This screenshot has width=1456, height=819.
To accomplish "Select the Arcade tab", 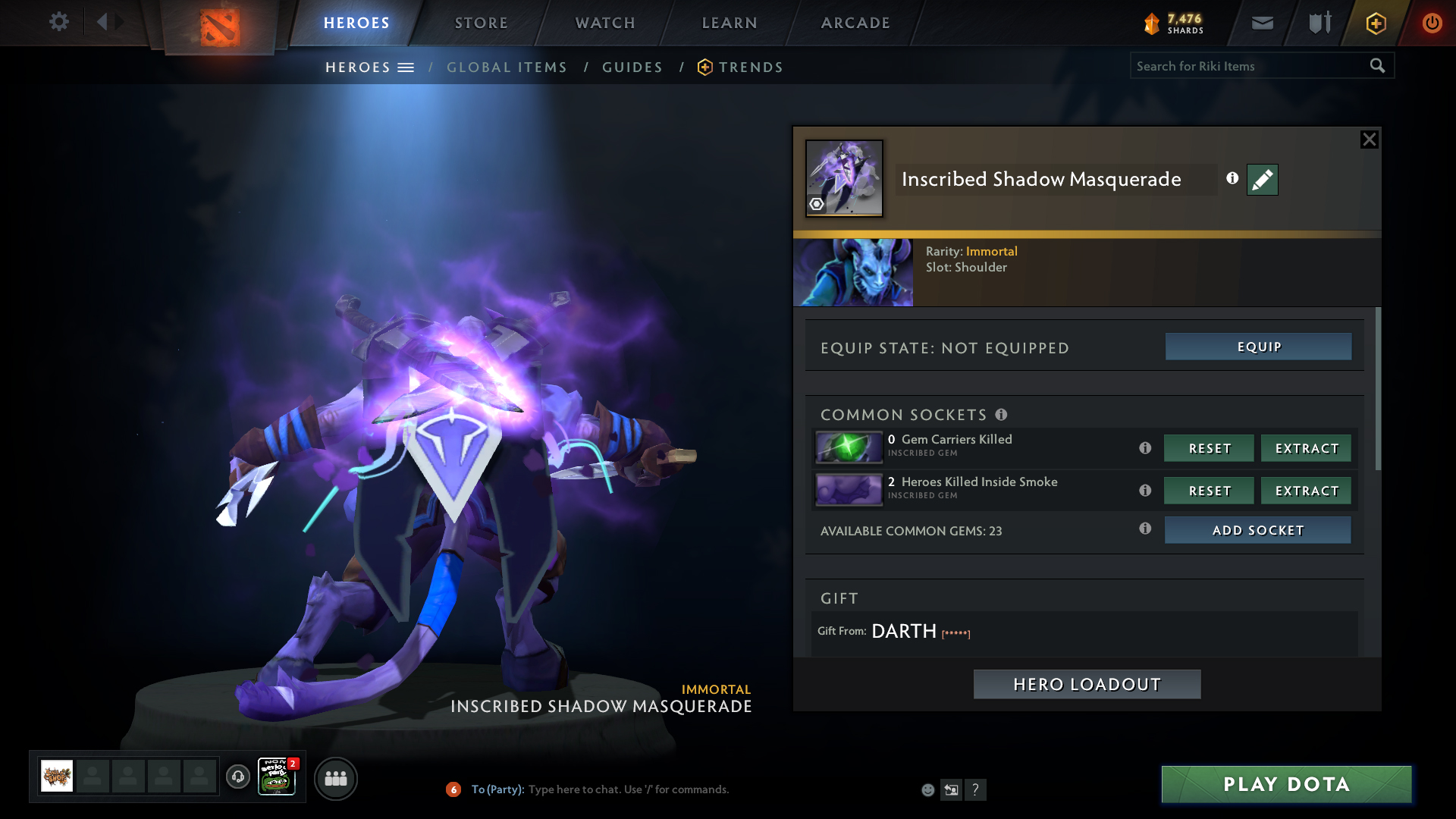I will (x=855, y=23).
